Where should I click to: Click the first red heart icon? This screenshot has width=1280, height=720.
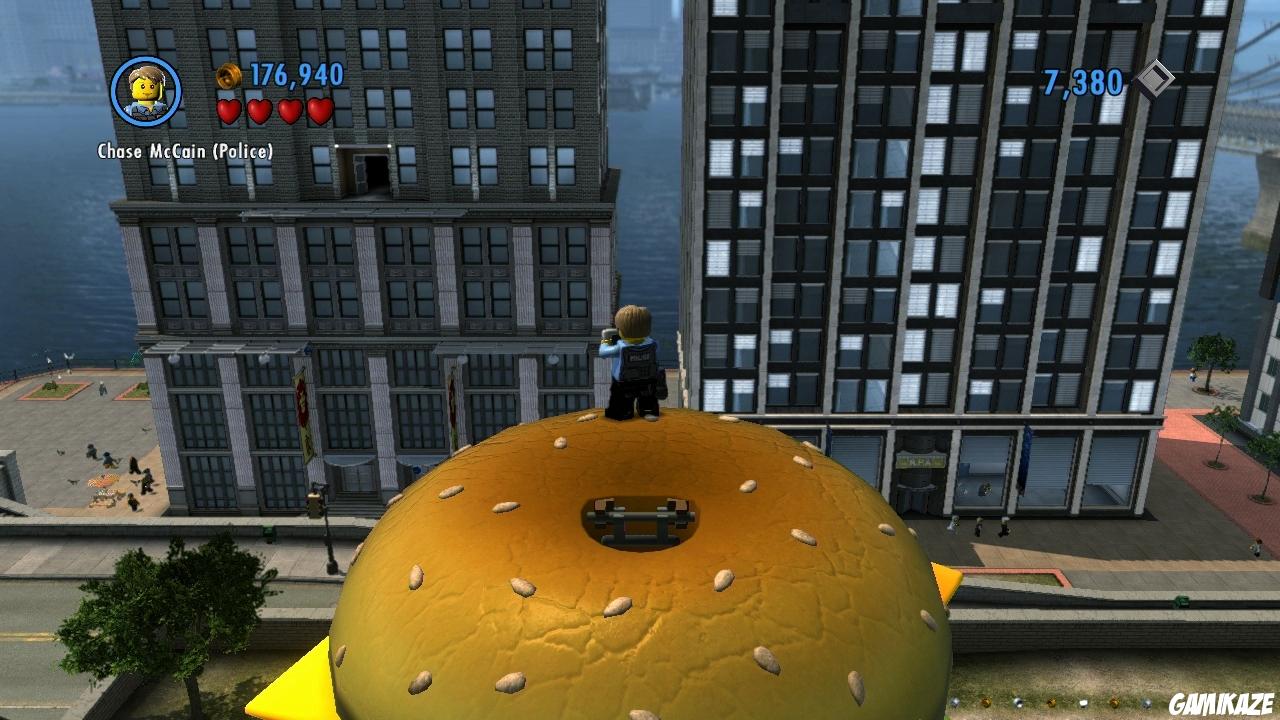230,109
